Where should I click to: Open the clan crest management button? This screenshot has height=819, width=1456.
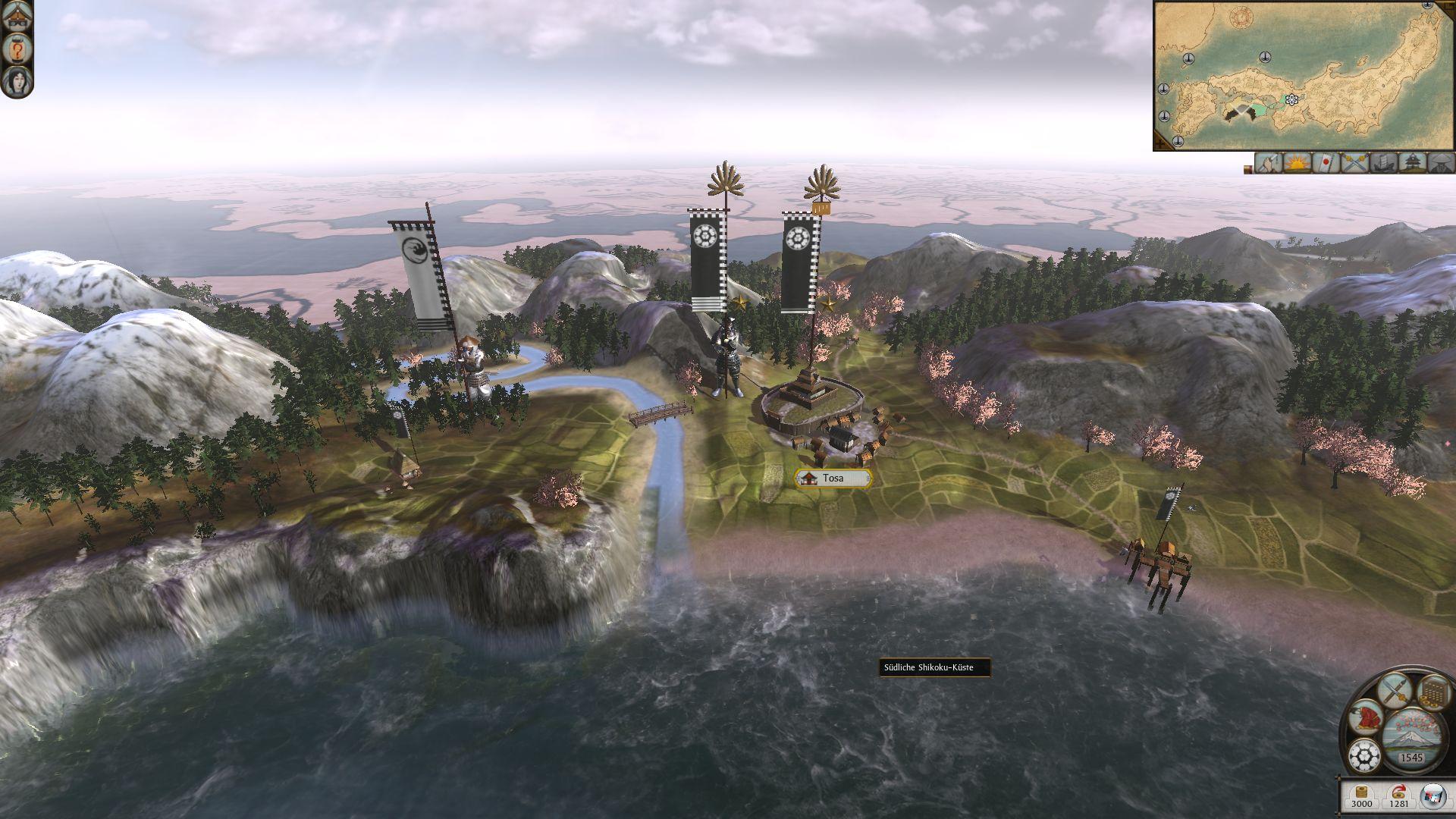pos(1366,755)
